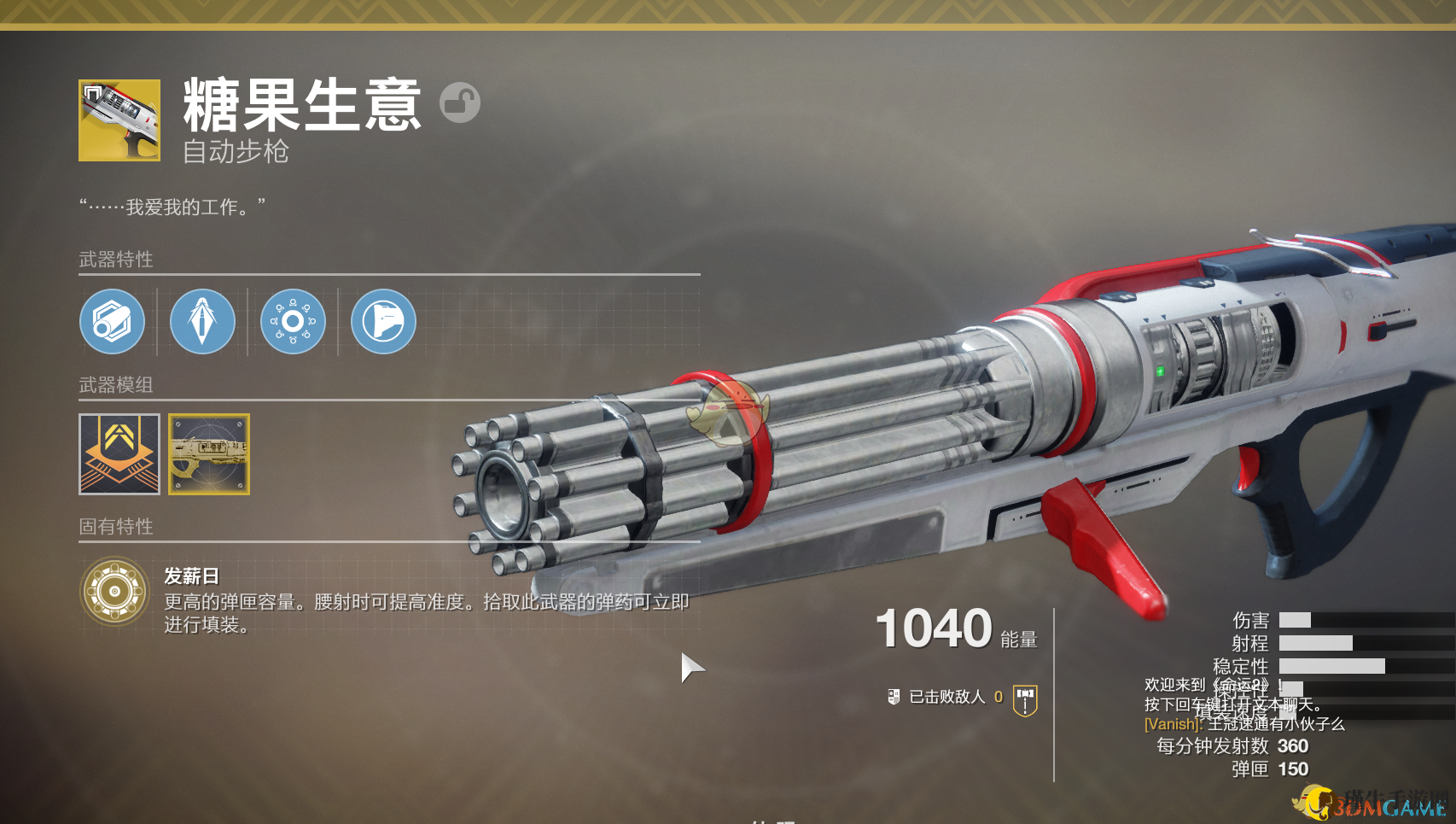Screen dimensions: 1456x824
Task: Click the kill tracker emblem icon
Action: pos(1025,699)
